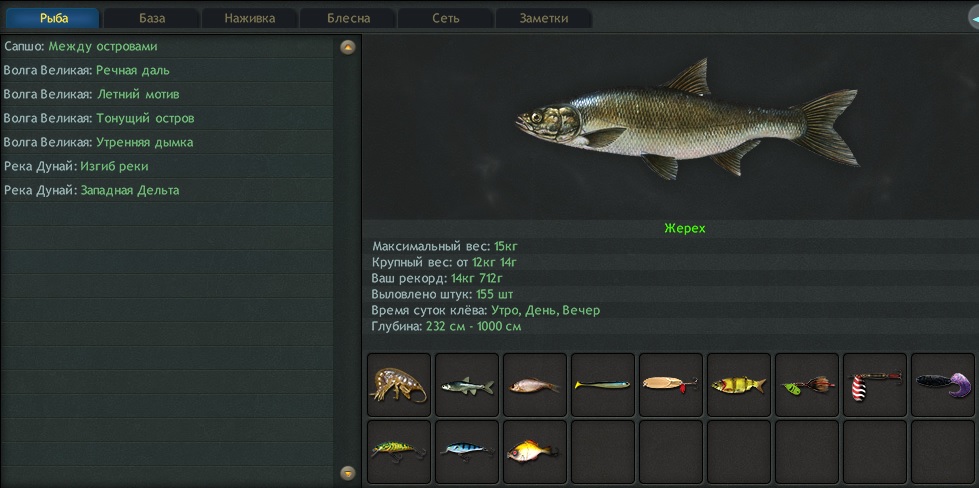979x488 pixels.
Task: Open the База tab
Action: (152, 18)
